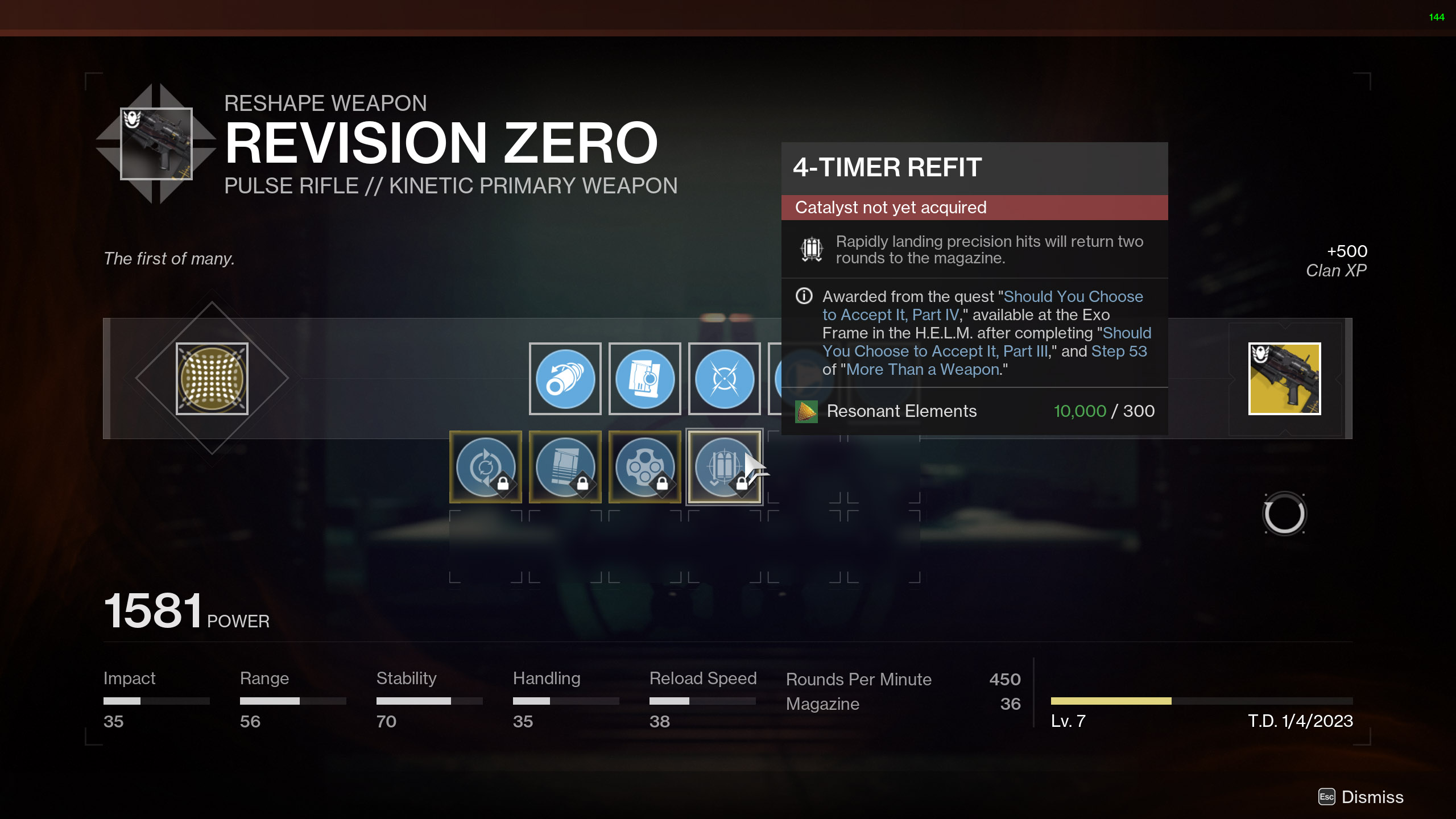Click the Revision Zero weapon thumbnail

pyautogui.click(x=156, y=144)
